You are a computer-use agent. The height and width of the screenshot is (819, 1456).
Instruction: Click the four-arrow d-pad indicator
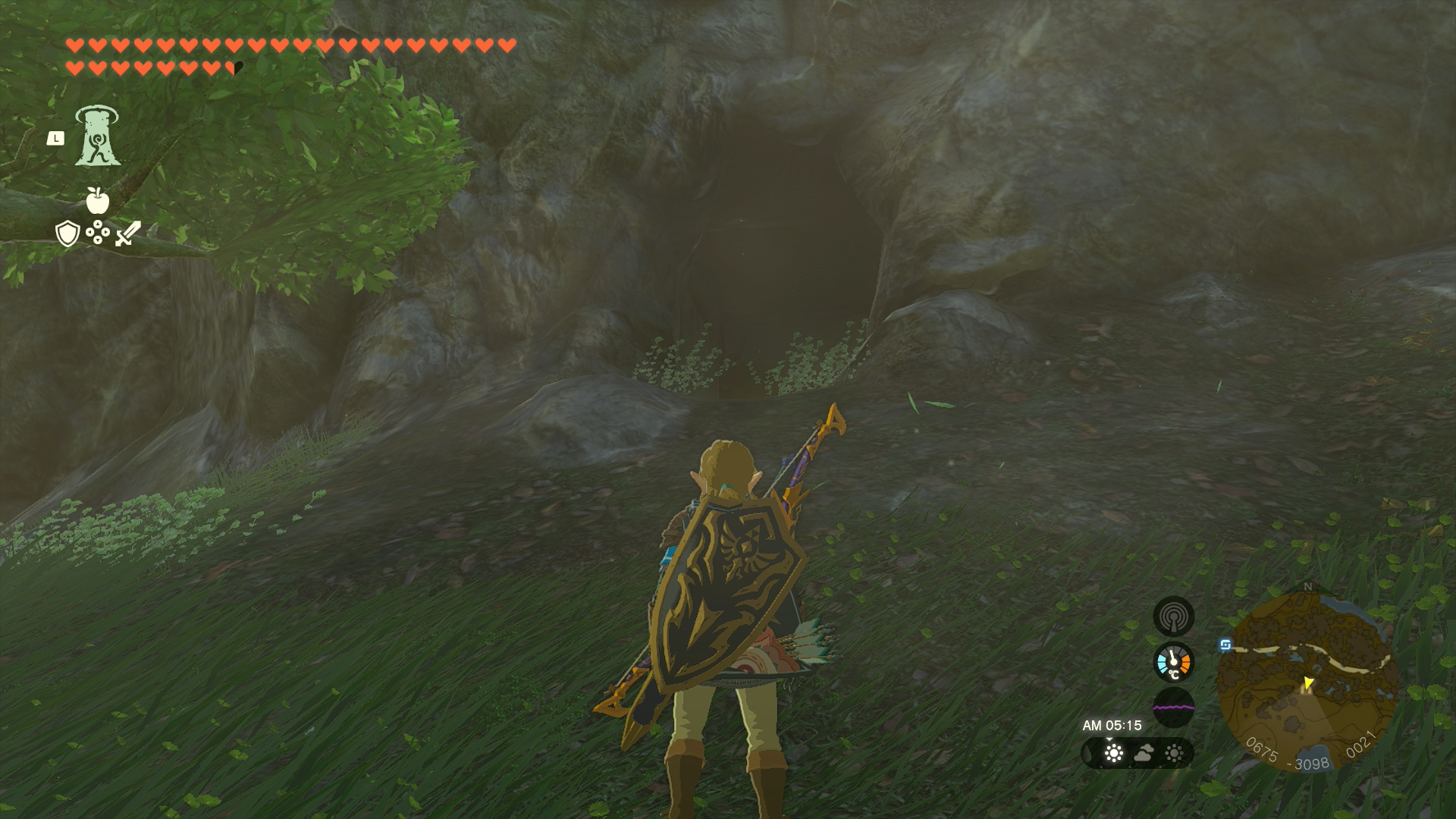(x=98, y=232)
